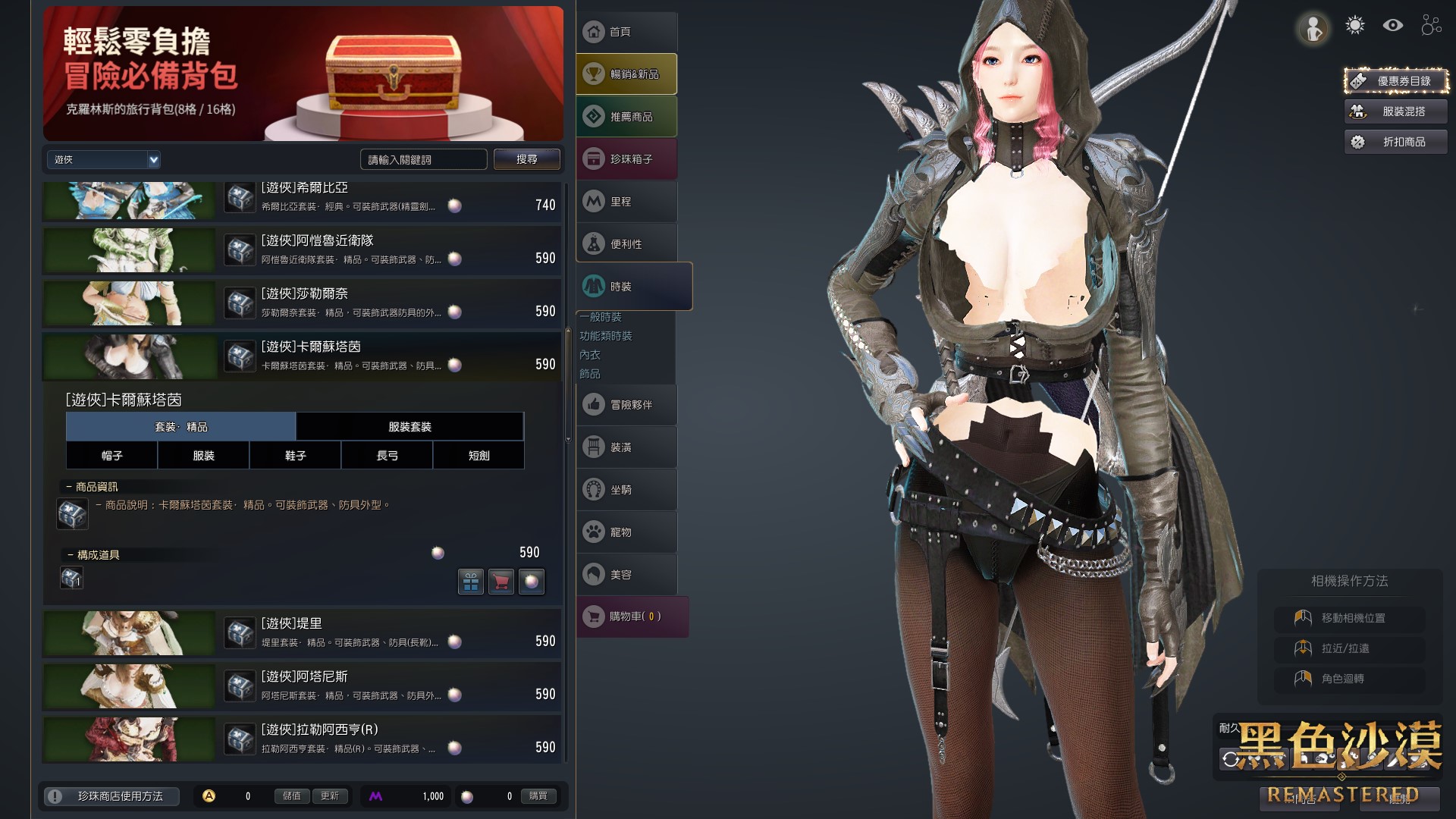1456x819 pixels.
Task: Preview the 長弓 longbow piece
Action: 387,456
